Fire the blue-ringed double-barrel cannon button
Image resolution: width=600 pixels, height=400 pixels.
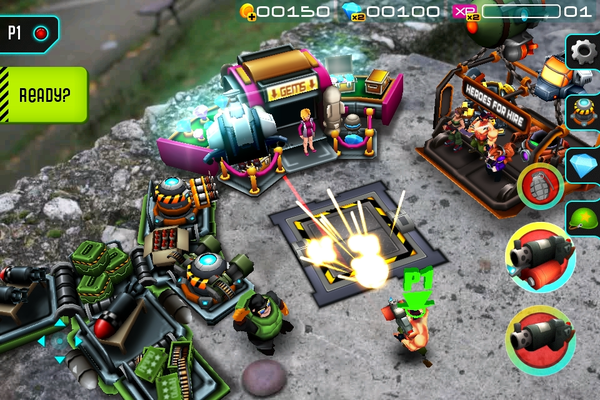(x=540, y=258)
